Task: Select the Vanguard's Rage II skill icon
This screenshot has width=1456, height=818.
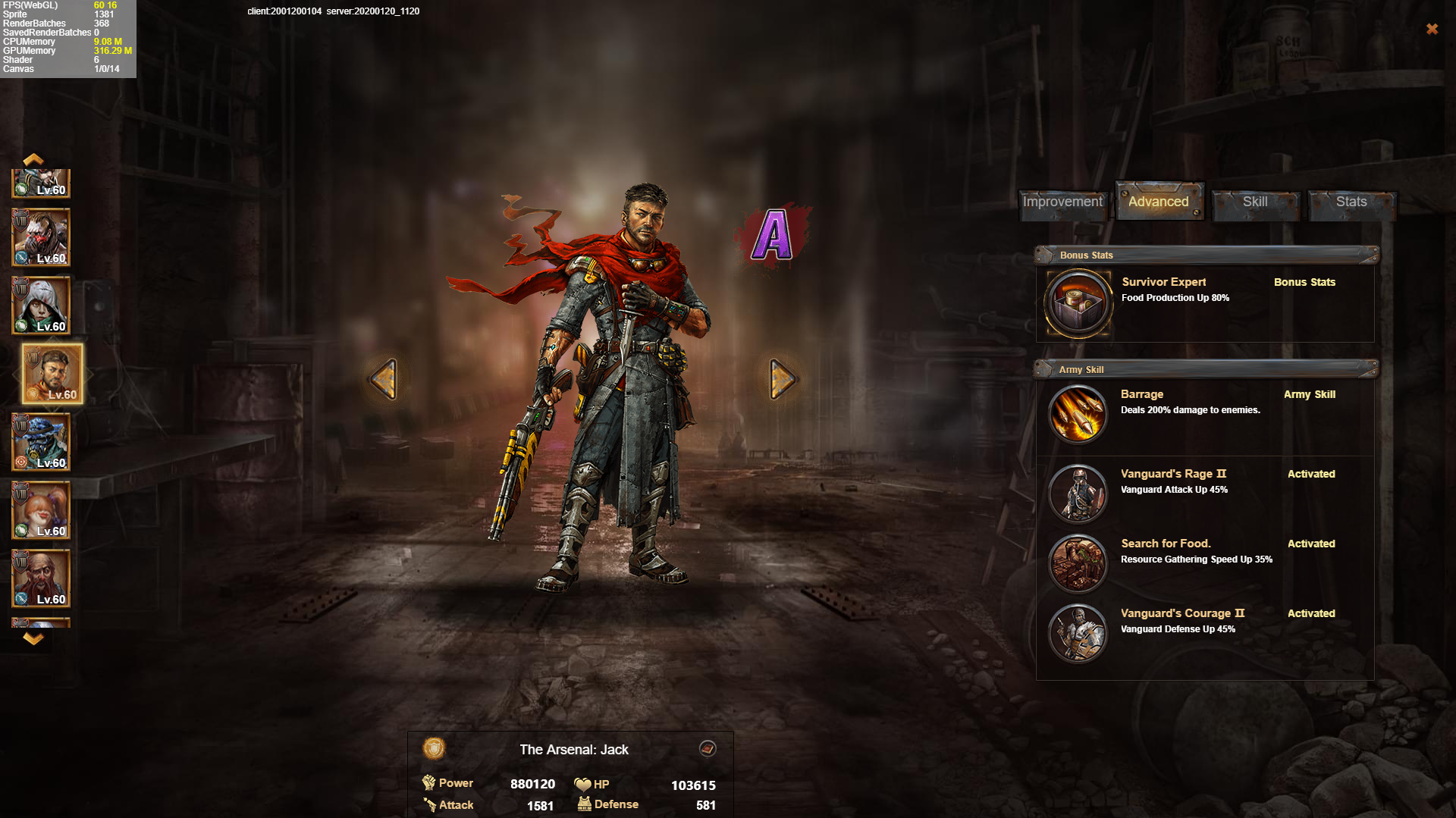Action: coord(1078,493)
